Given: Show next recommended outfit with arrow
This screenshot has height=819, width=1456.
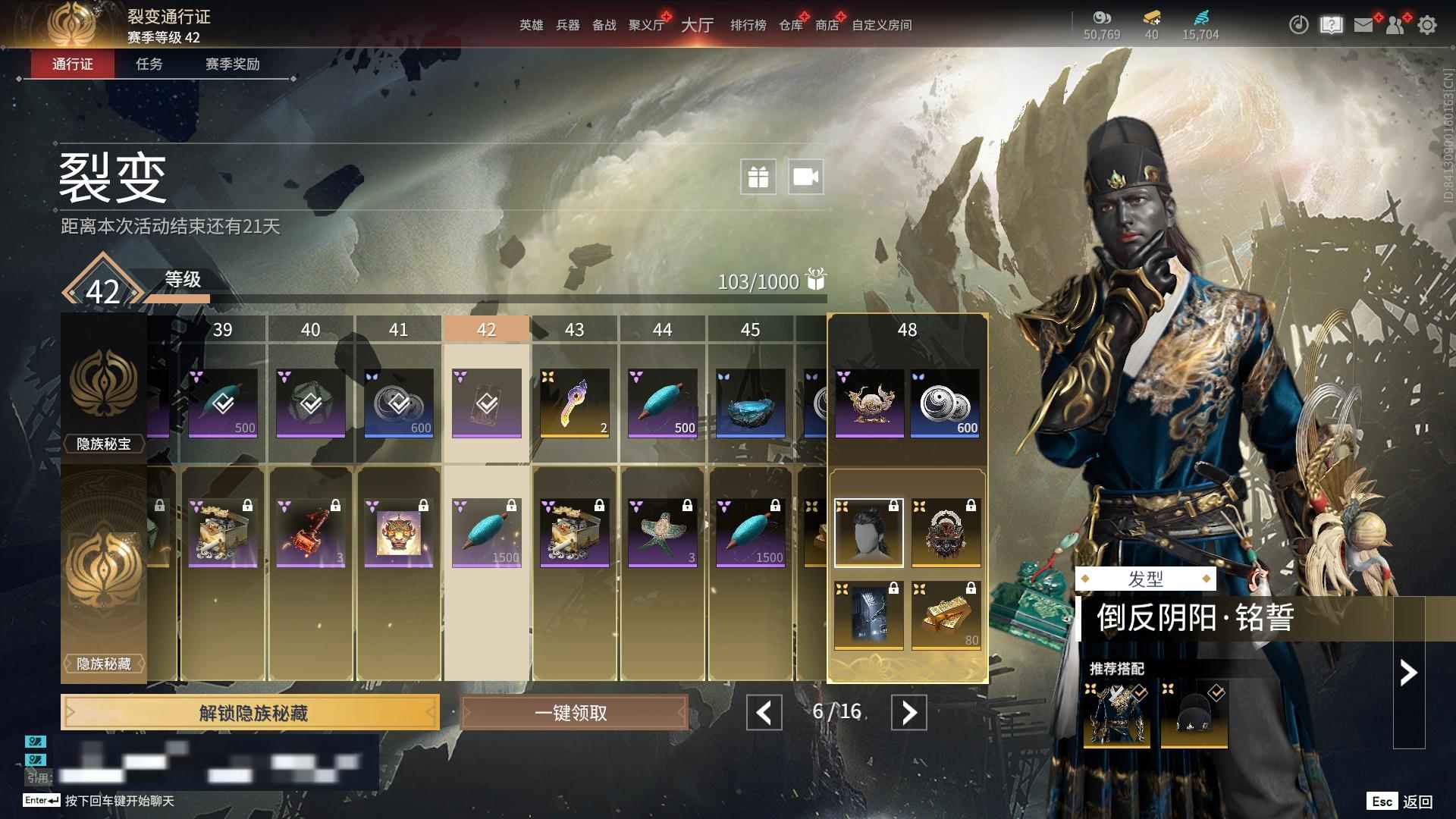Looking at the screenshot, I should pyautogui.click(x=1408, y=673).
